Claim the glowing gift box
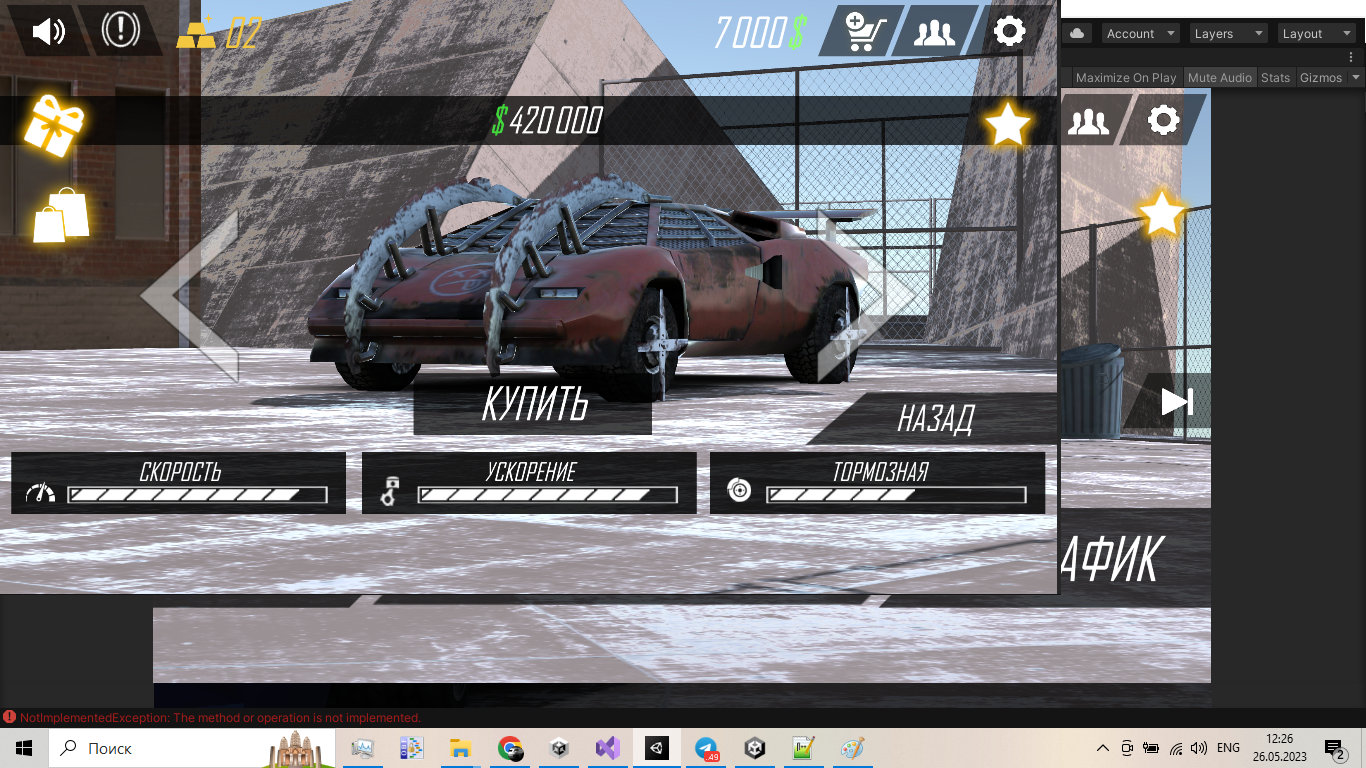The image size is (1366, 768). tap(55, 124)
